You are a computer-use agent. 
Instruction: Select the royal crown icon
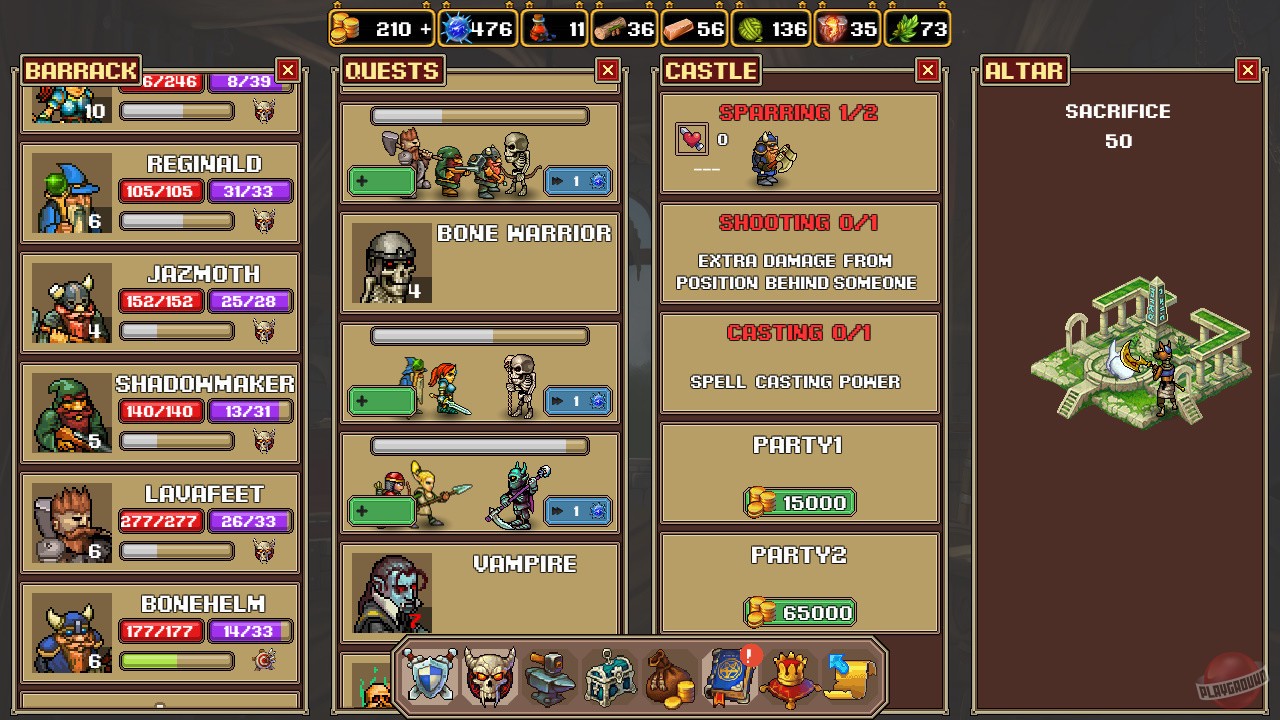[x=790, y=676]
